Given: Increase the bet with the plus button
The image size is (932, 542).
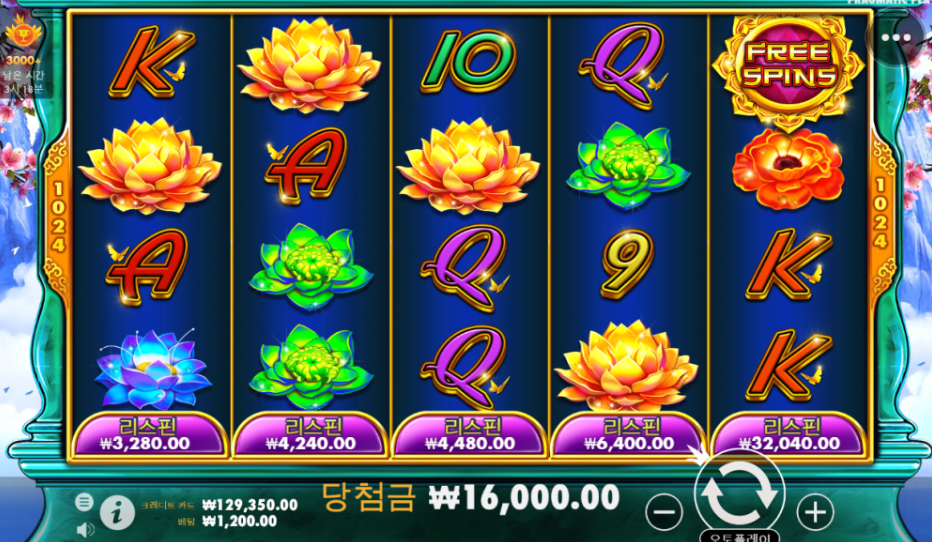Looking at the screenshot, I should pyautogui.click(x=816, y=513).
